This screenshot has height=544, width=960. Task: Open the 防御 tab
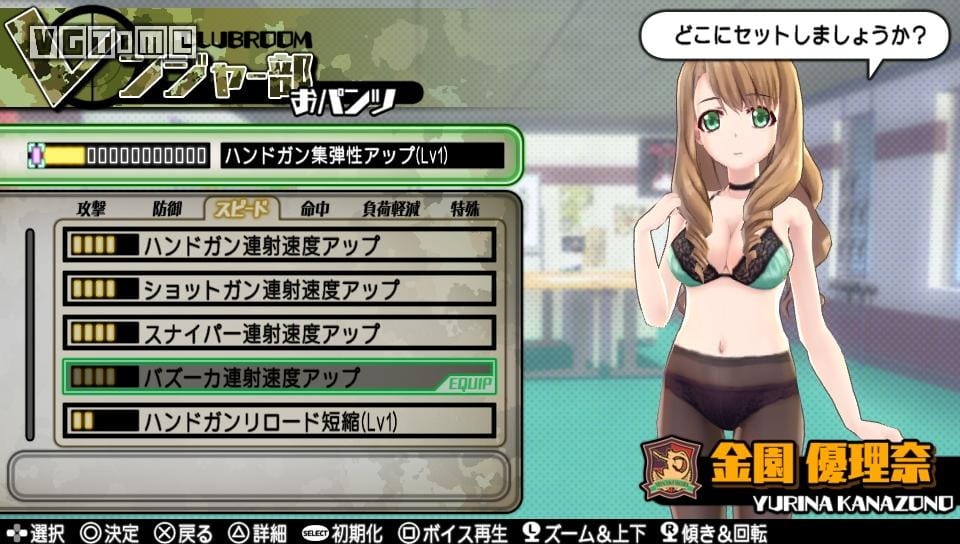coord(168,209)
